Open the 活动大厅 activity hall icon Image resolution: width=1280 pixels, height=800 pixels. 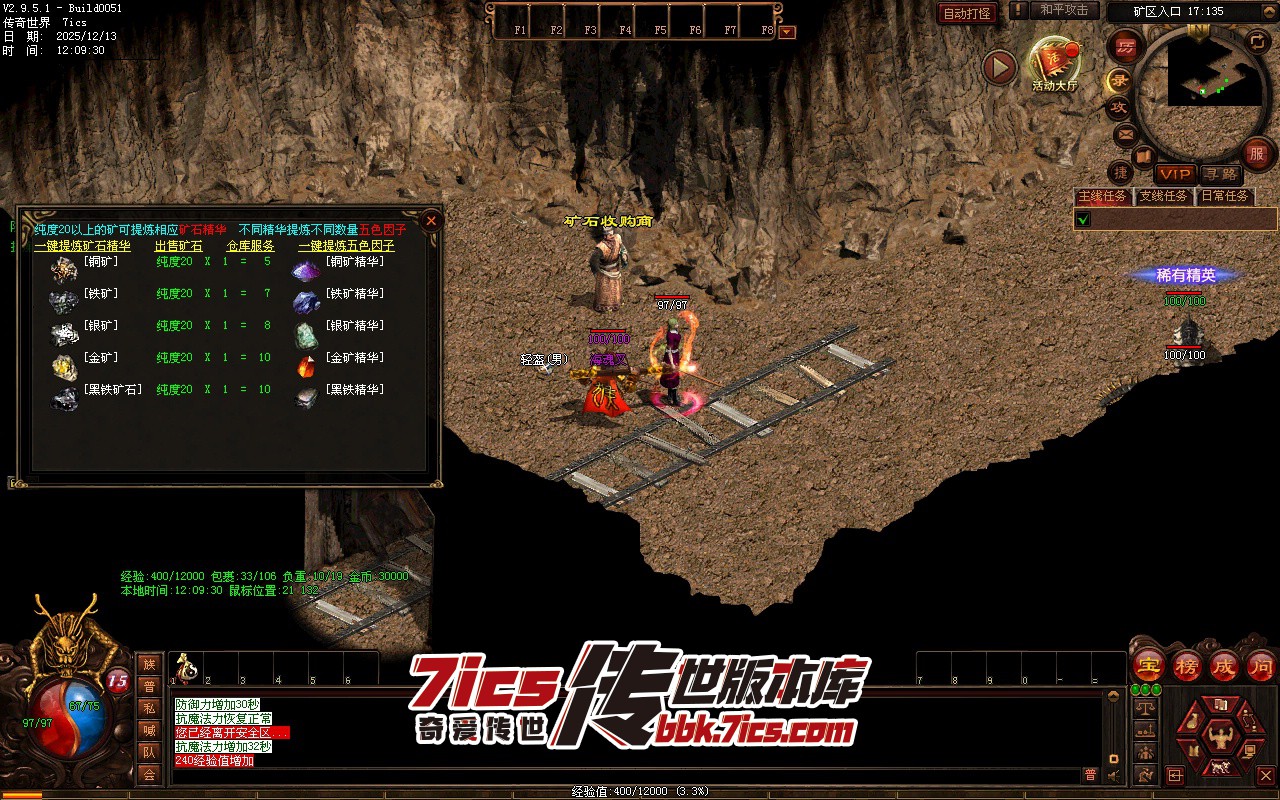pyautogui.click(x=1055, y=64)
